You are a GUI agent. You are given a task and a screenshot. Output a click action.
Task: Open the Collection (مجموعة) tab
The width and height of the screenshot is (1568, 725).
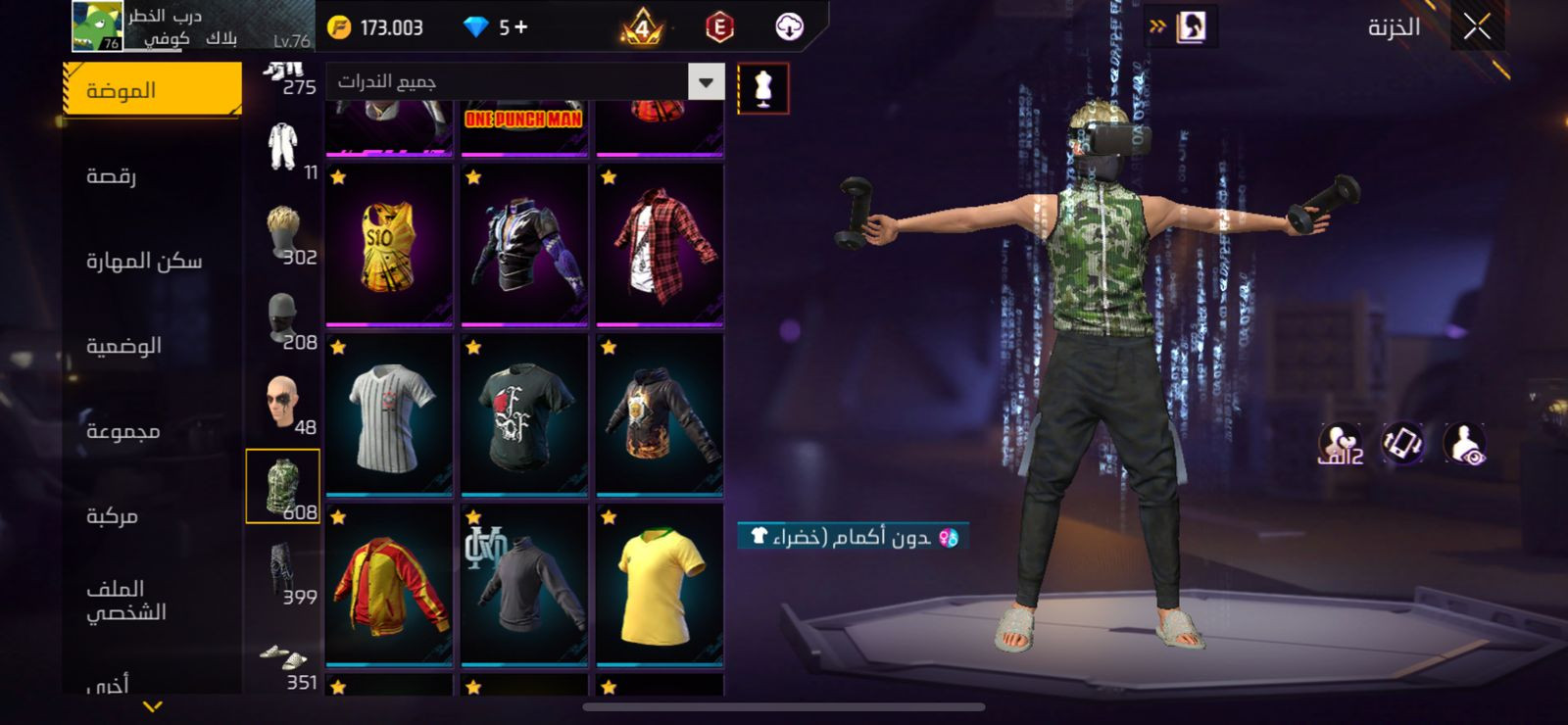point(122,431)
